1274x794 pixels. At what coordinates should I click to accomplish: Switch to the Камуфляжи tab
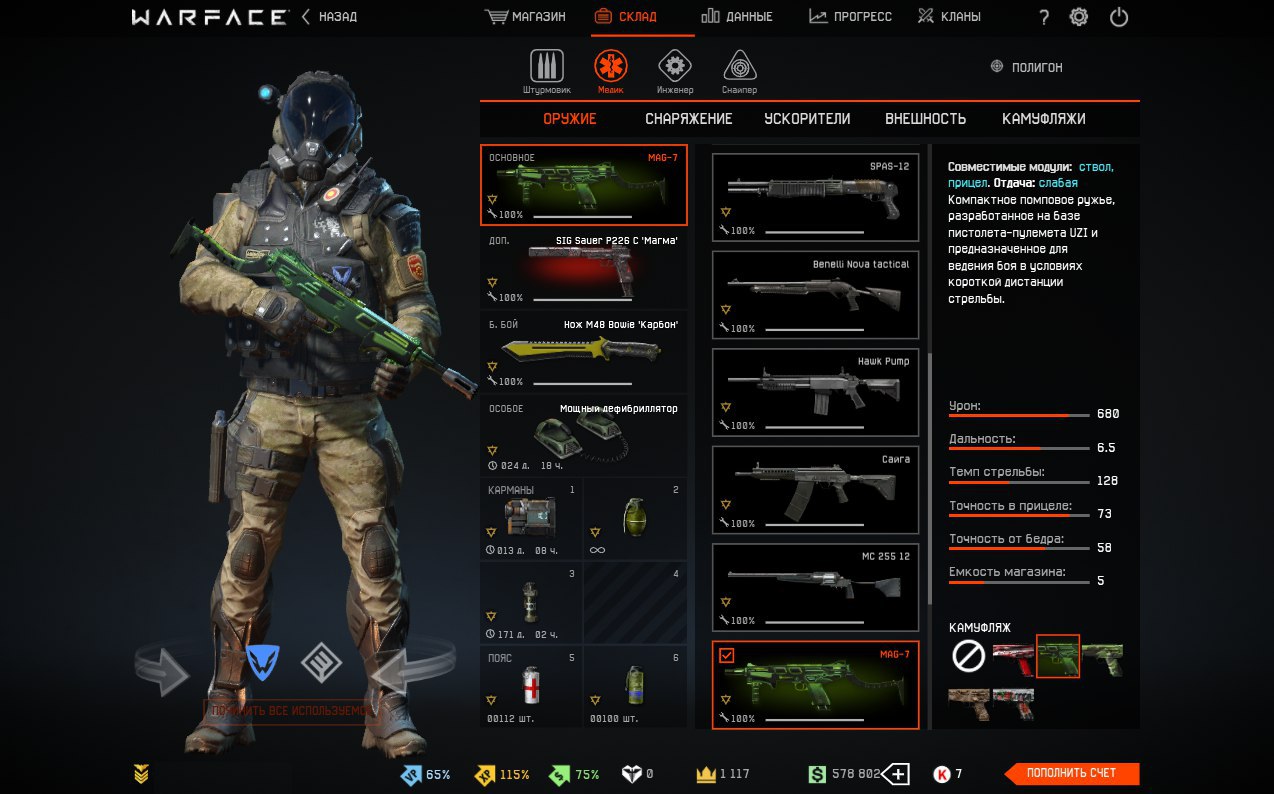(x=1043, y=119)
